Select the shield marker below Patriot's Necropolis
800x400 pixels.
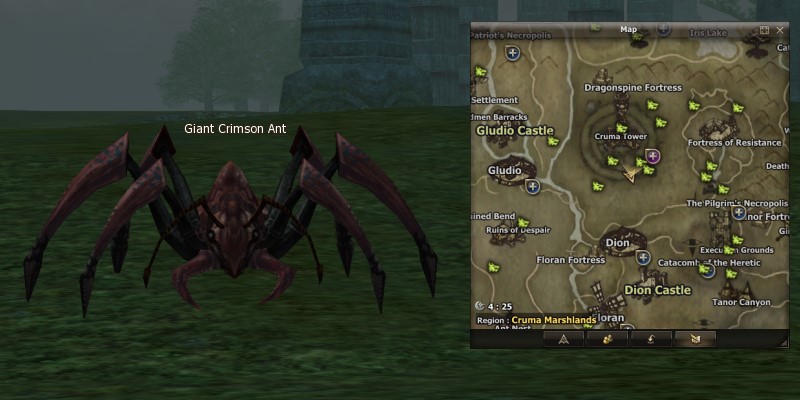[x=513, y=53]
